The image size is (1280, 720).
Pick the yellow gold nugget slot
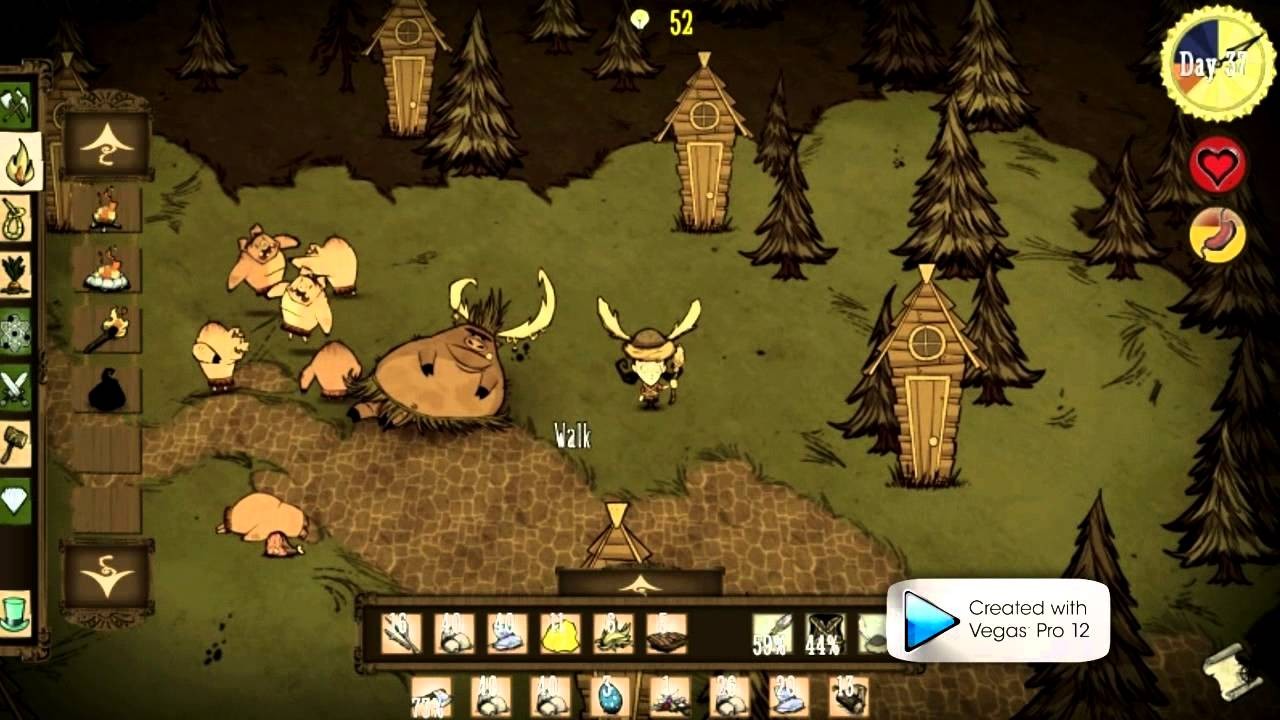pyautogui.click(x=560, y=633)
